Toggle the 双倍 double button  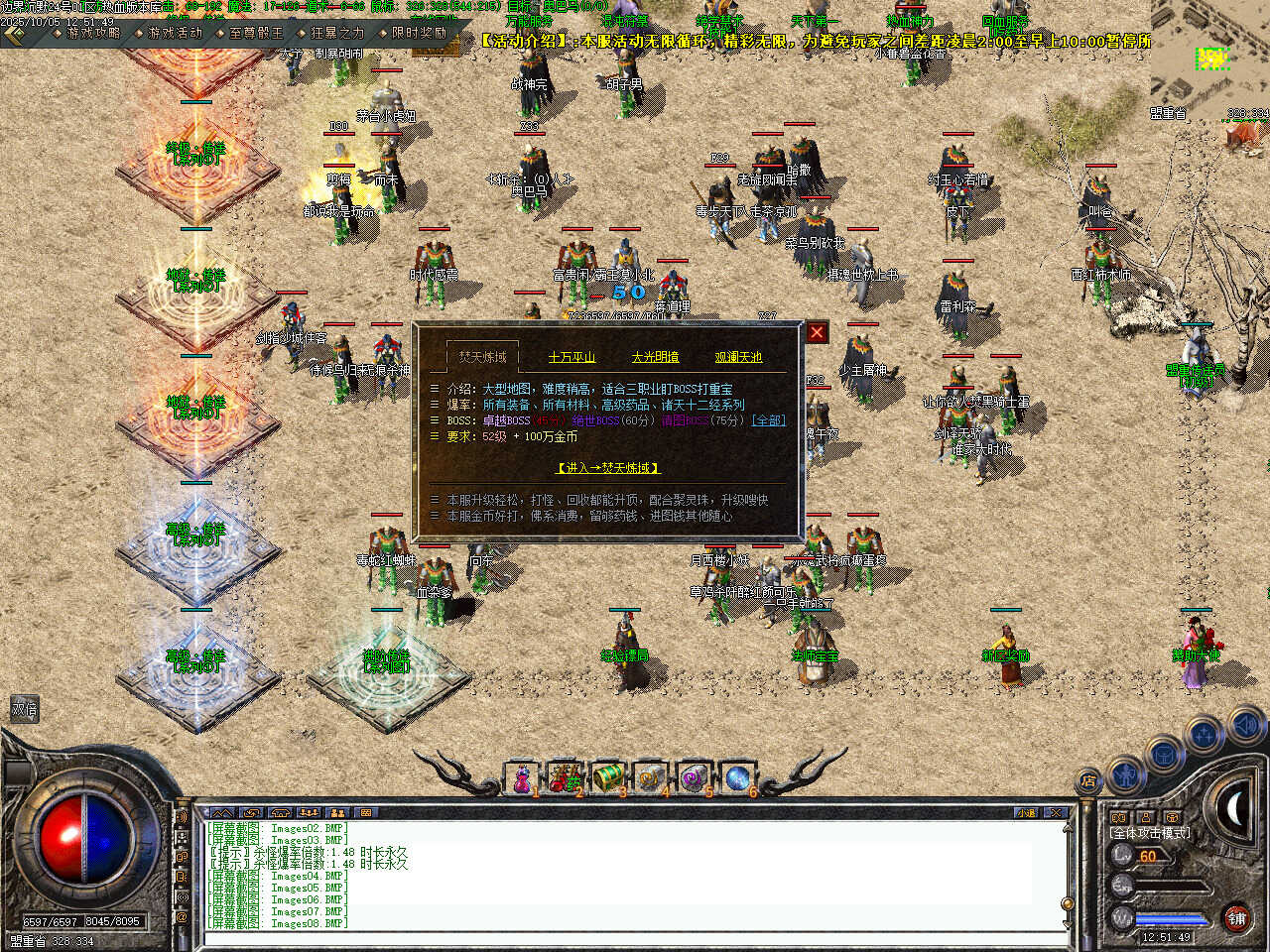pyautogui.click(x=24, y=709)
